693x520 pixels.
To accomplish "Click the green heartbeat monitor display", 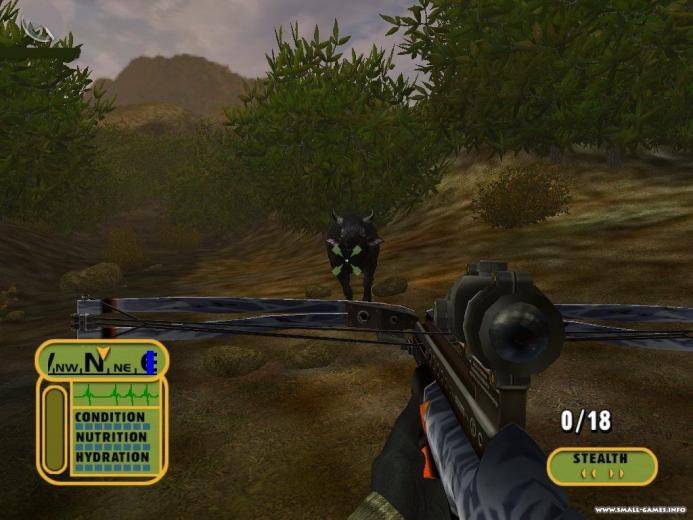I will click(115, 394).
